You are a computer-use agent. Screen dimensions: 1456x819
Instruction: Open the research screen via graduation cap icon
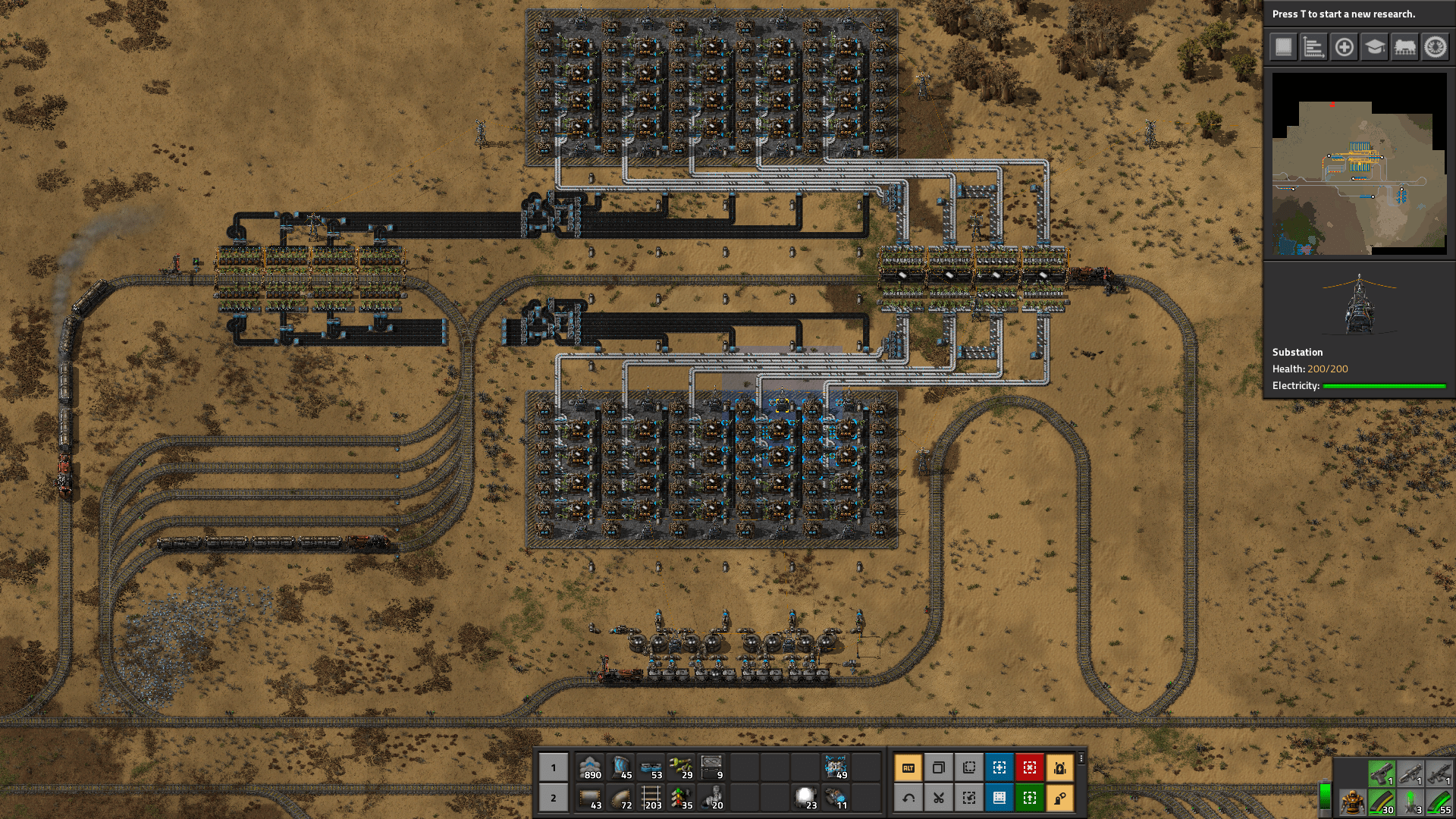[x=1374, y=48]
